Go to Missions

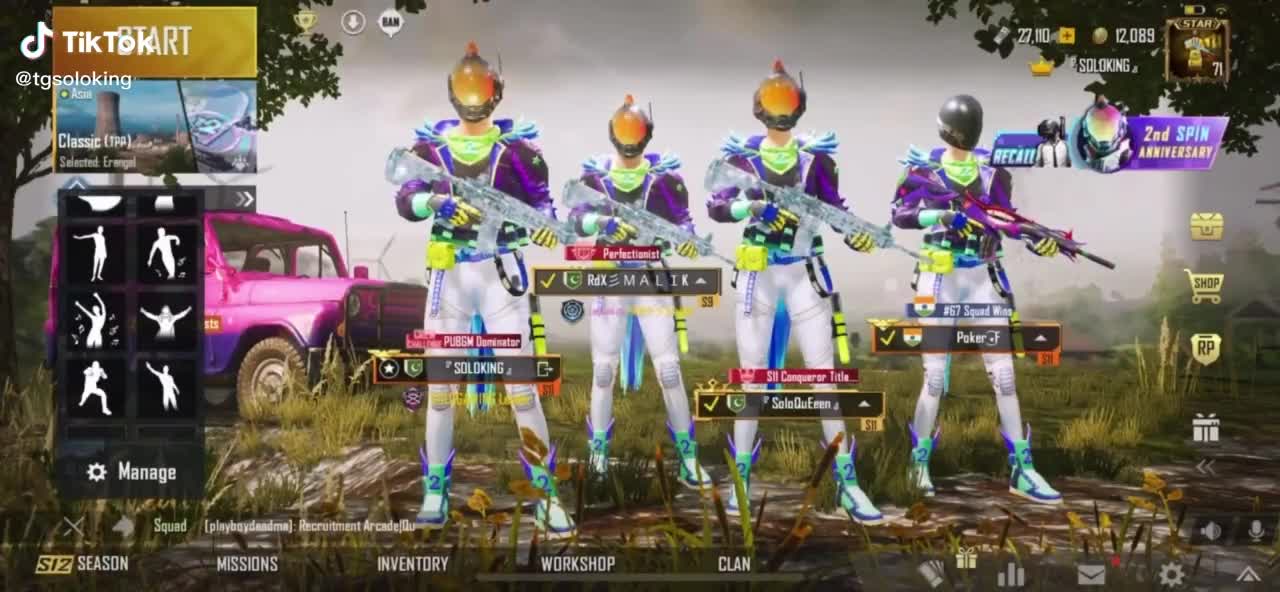point(247,564)
